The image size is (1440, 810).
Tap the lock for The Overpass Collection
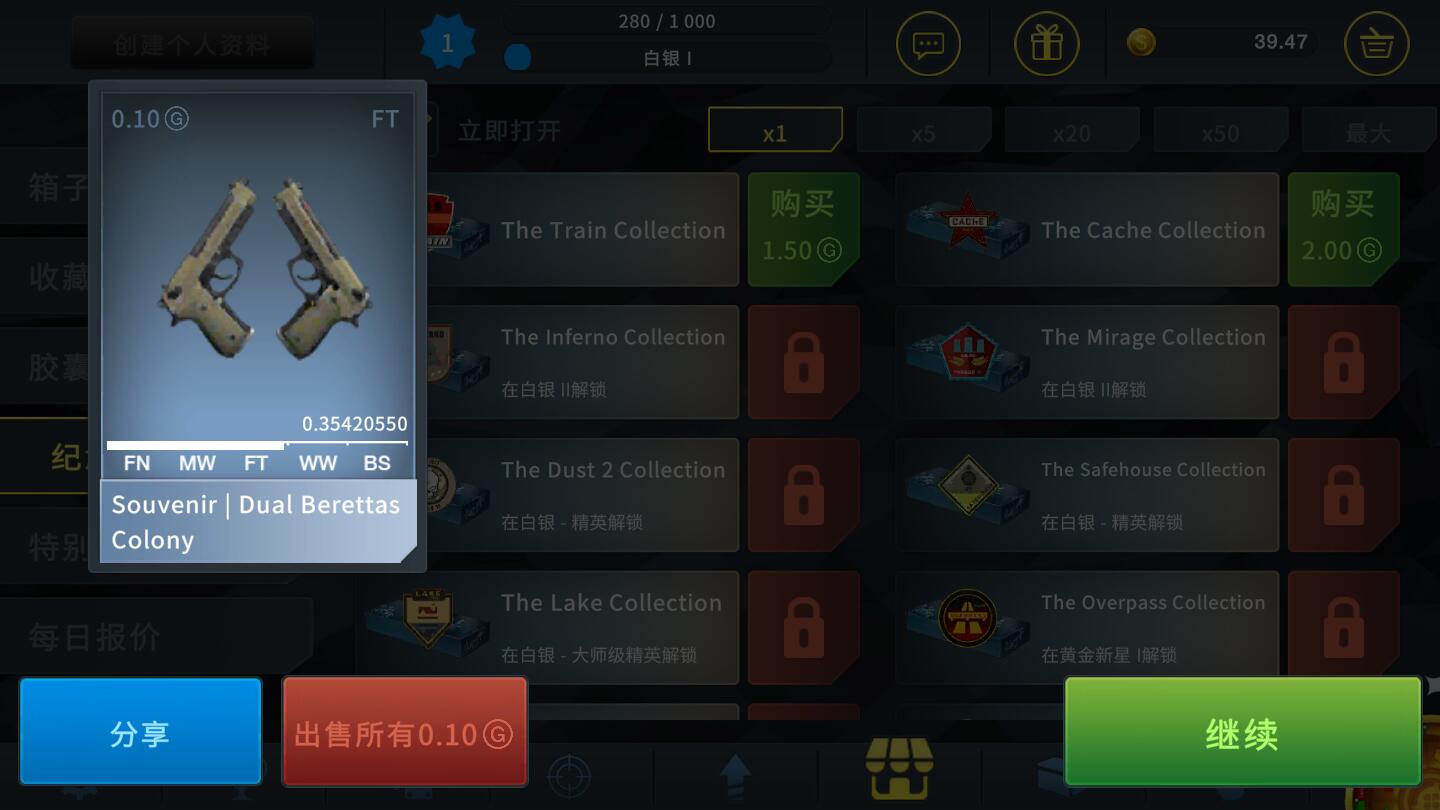coord(1343,628)
